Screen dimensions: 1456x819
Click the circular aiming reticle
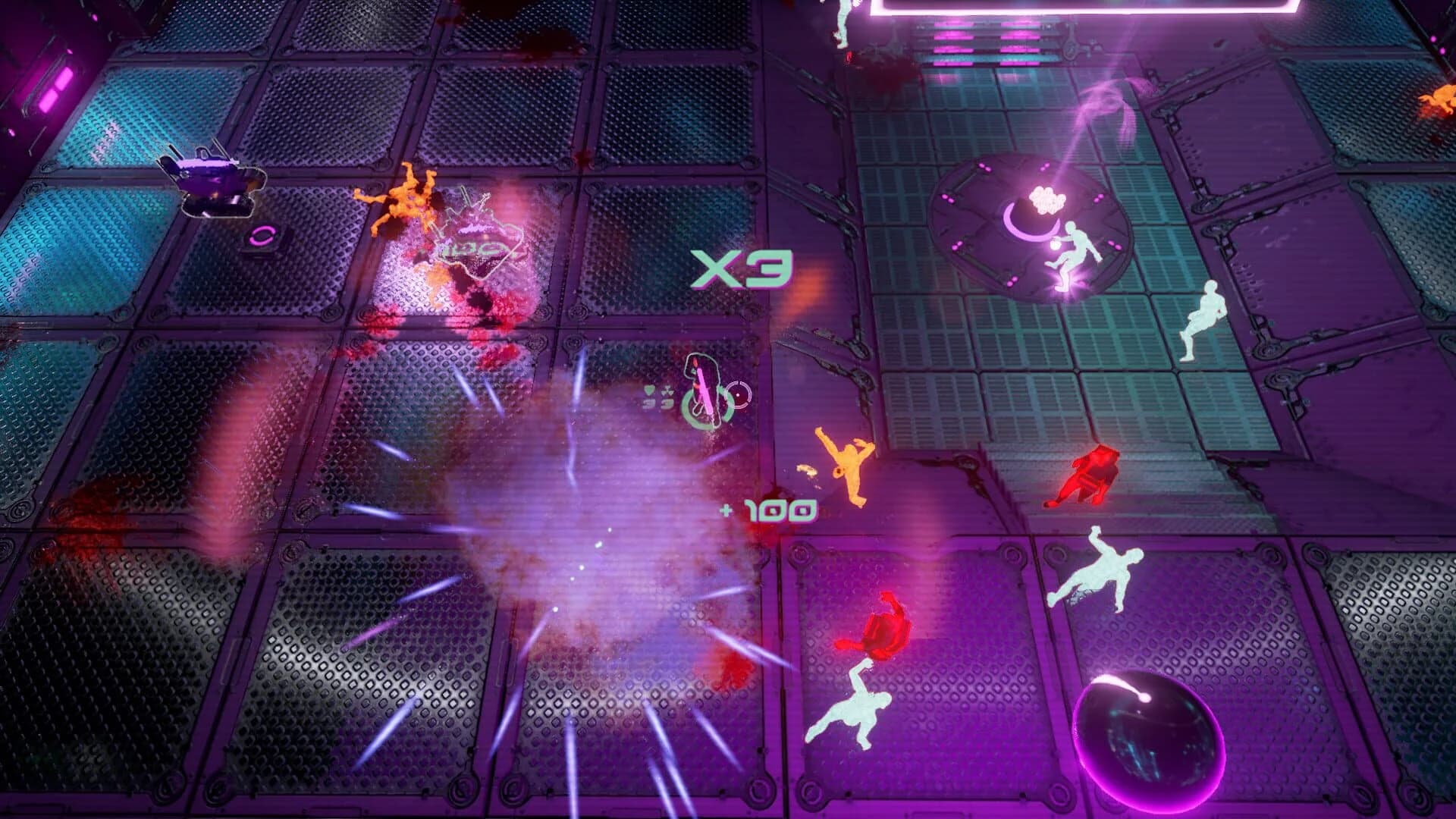click(739, 395)
